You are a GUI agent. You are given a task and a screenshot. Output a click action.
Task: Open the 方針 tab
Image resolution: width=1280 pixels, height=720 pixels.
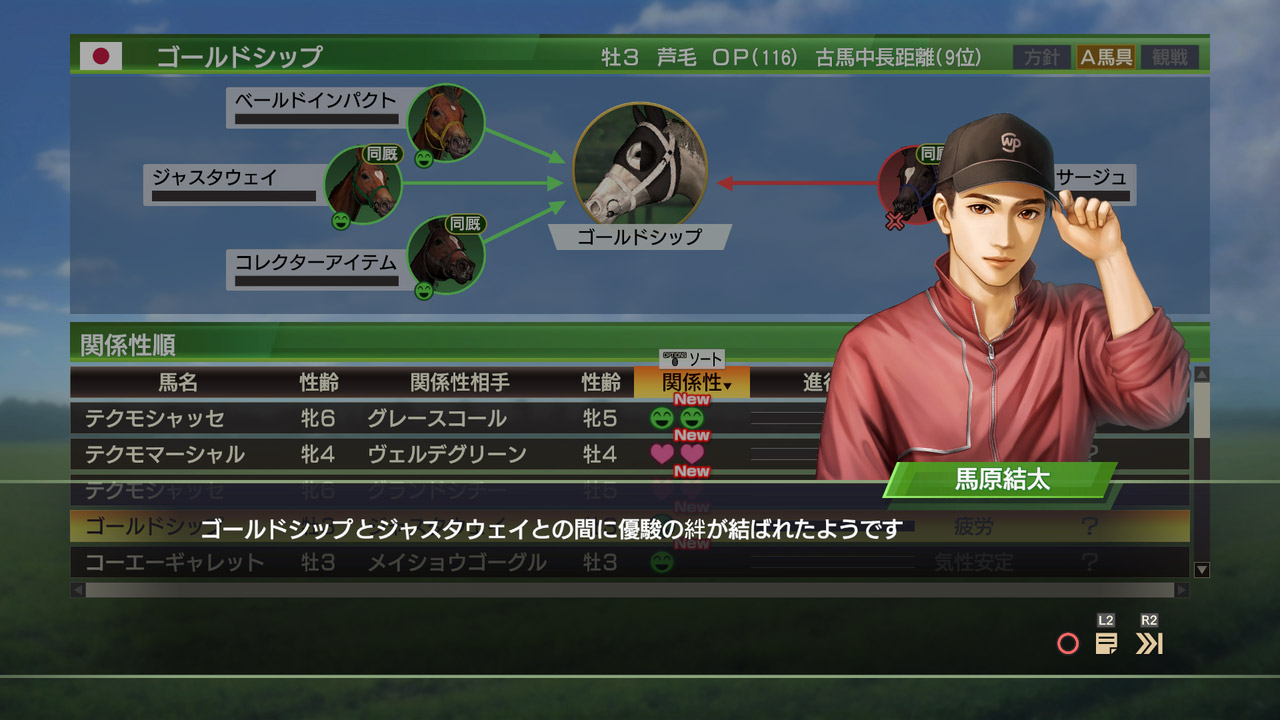(1041, 57)
